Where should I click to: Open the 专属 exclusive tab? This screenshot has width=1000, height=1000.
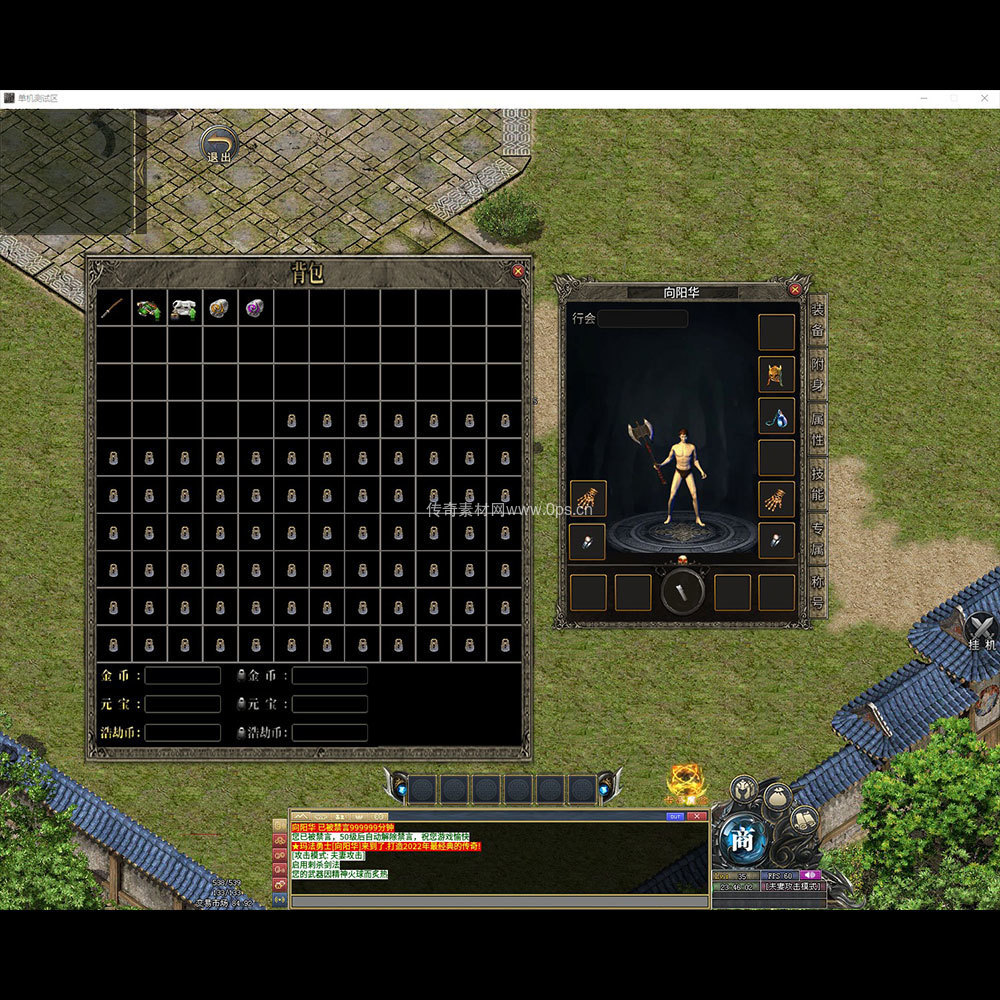(818, 538)
